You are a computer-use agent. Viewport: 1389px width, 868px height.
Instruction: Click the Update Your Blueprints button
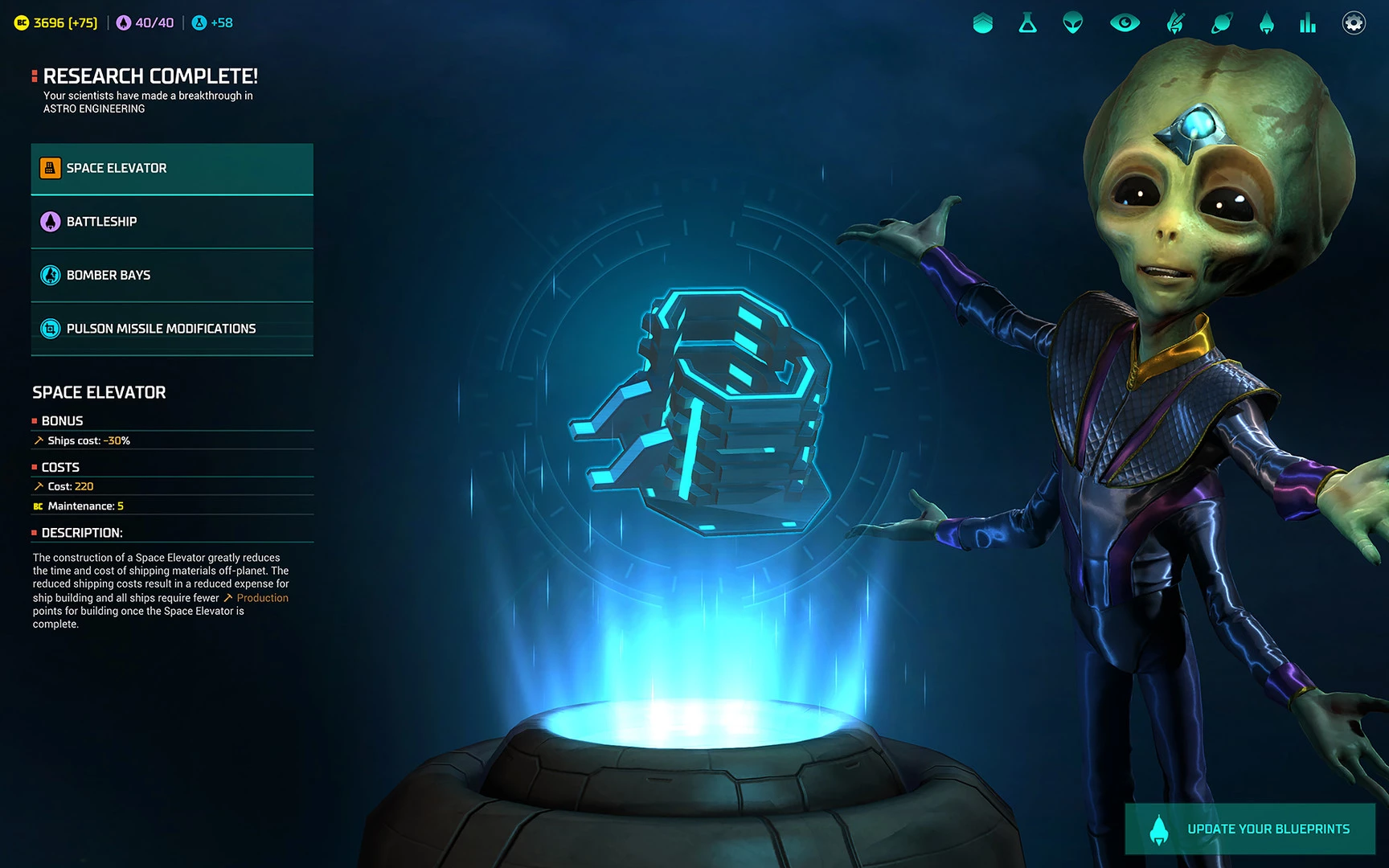click(1250, 829)
